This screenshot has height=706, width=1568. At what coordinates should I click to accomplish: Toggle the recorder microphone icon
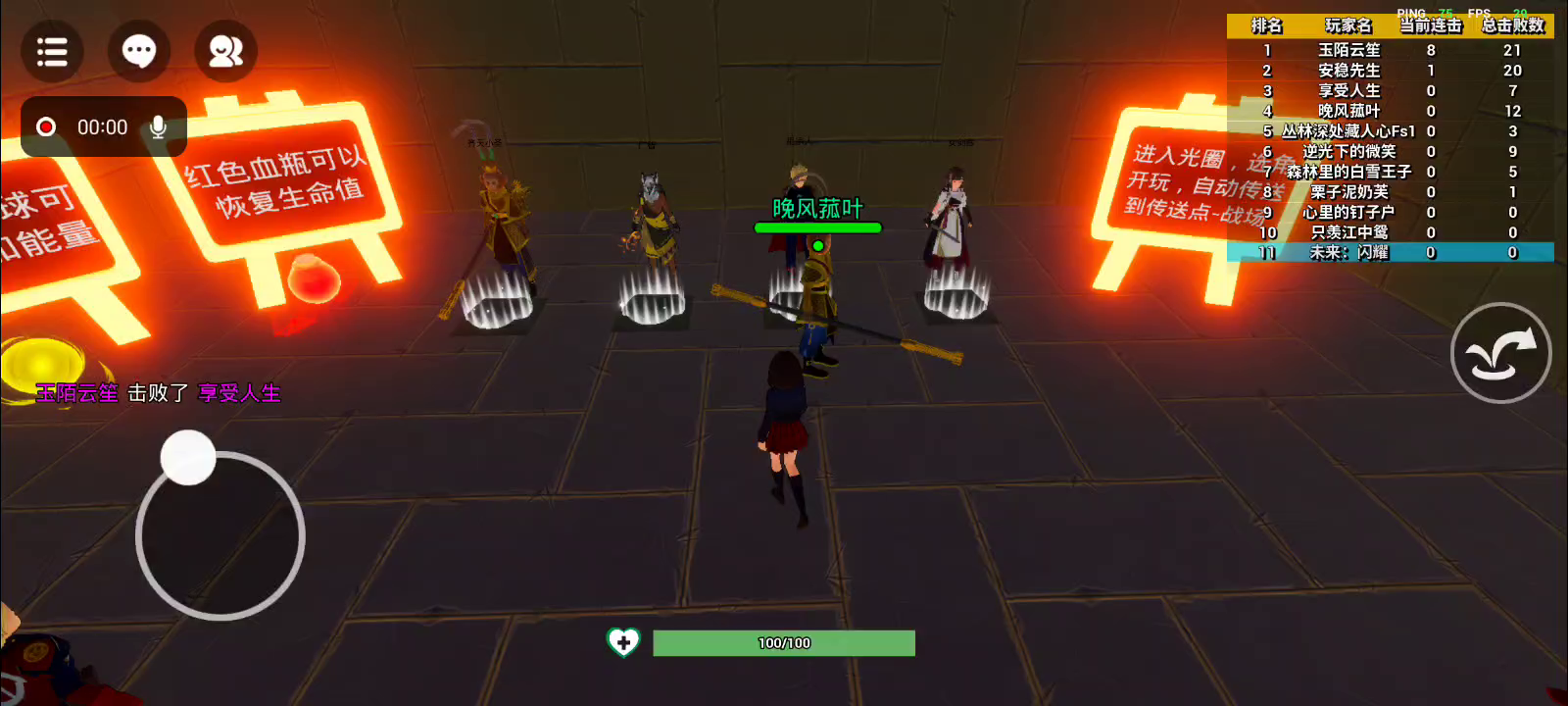[158, 127]
